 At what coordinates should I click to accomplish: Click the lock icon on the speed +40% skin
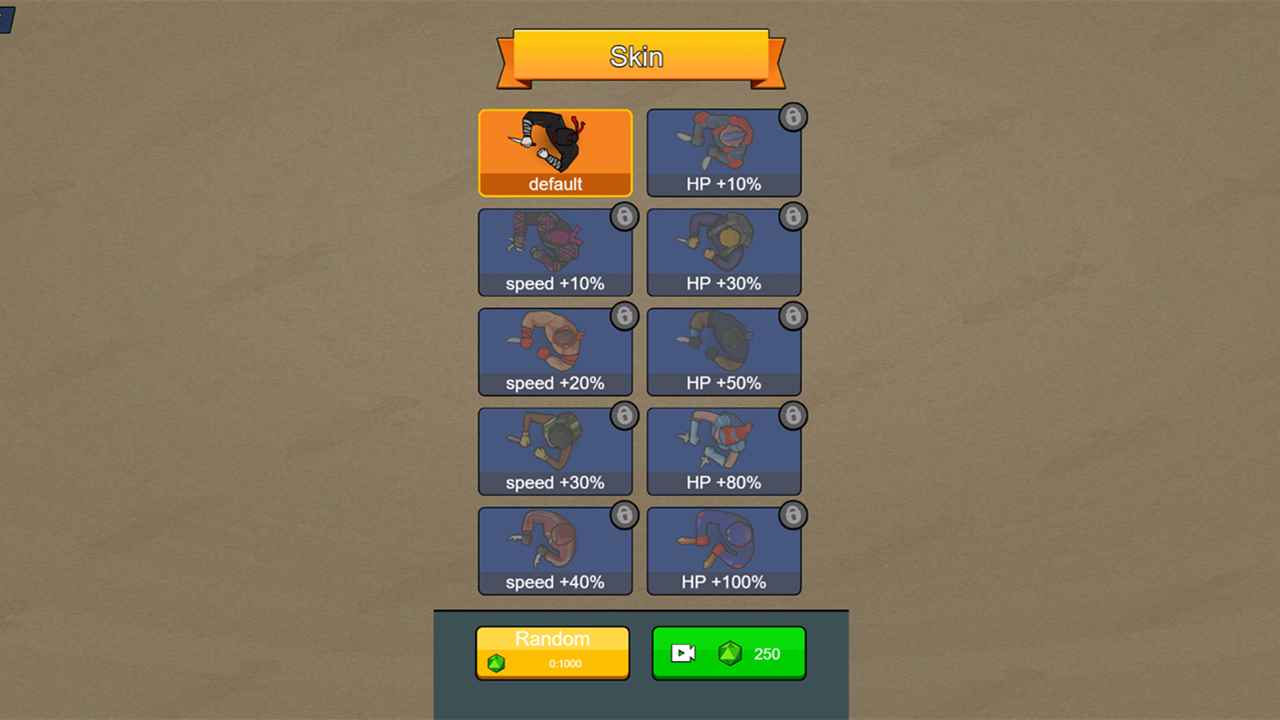click(624, 516)
